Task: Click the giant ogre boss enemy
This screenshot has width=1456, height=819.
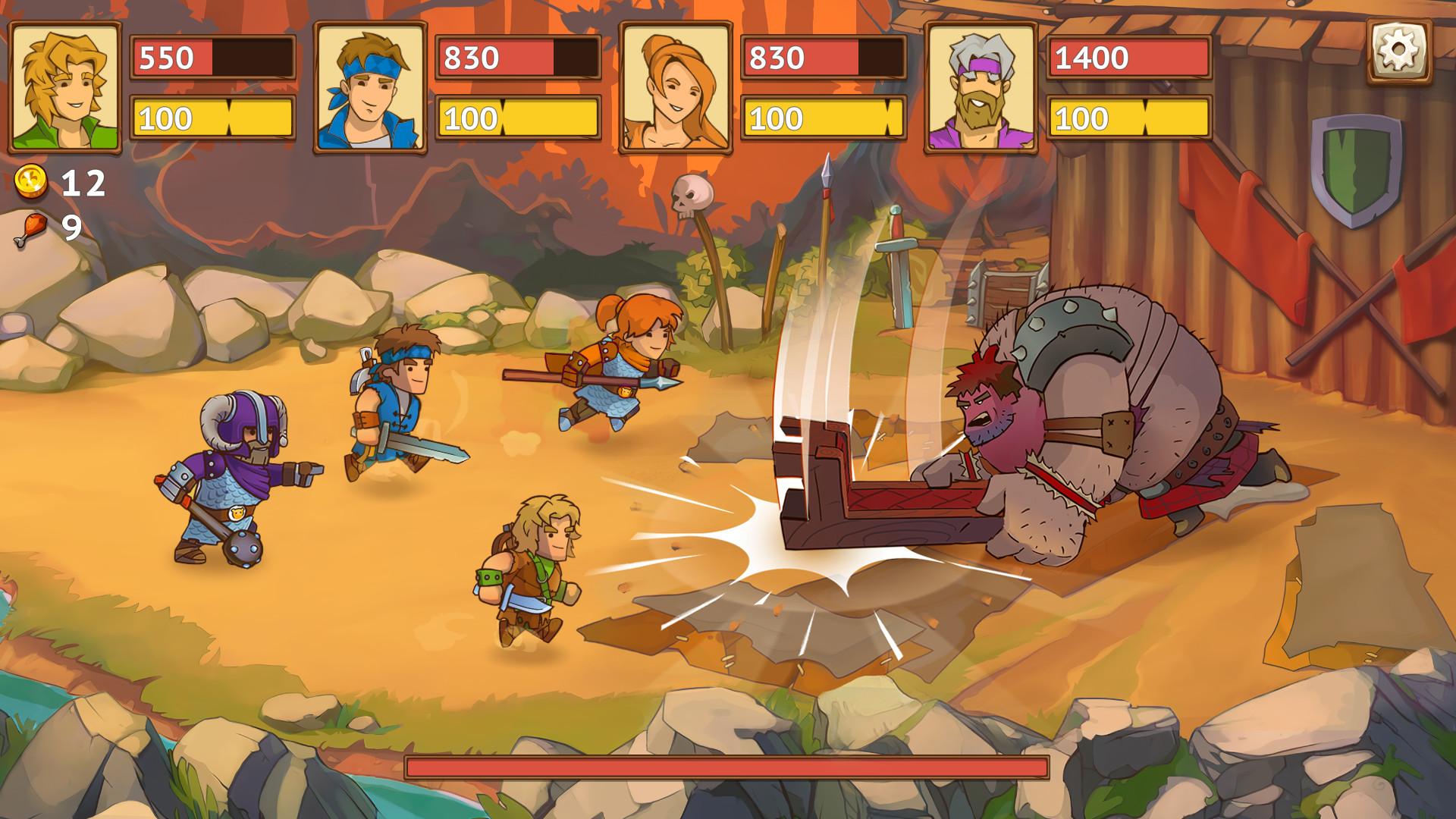Action: (1100, 425)
